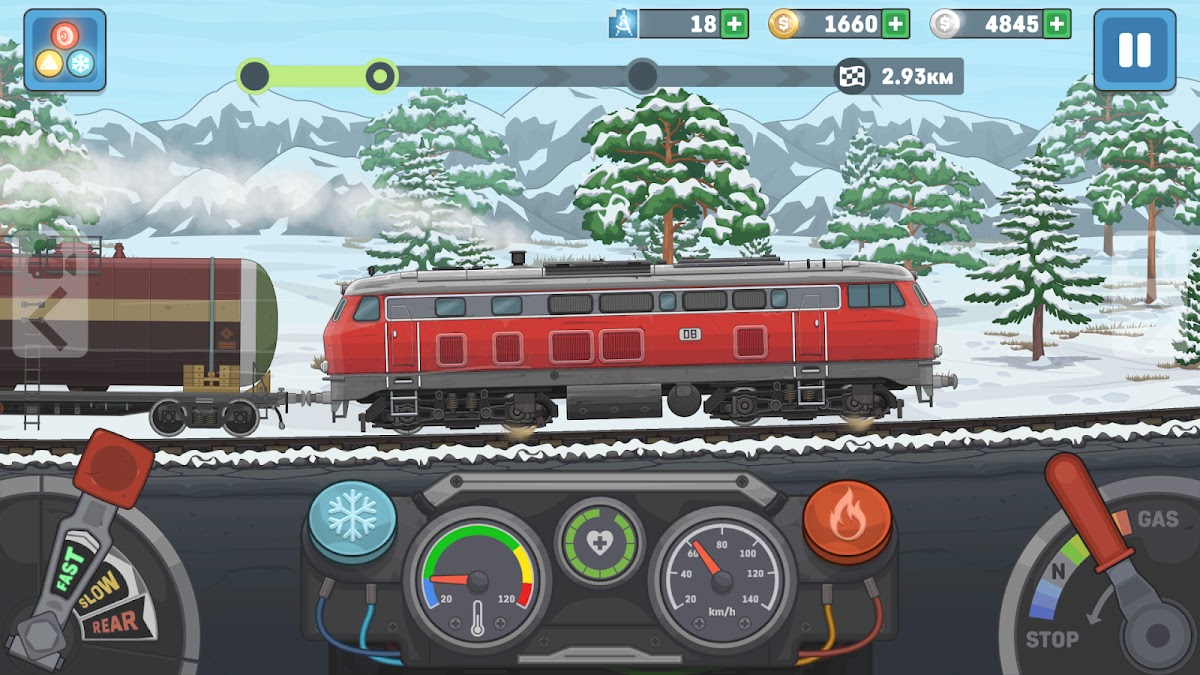This screenshot has width=1200, height=675.
Task: Click the left arrow camera button
Action: [x=48, y=305]
